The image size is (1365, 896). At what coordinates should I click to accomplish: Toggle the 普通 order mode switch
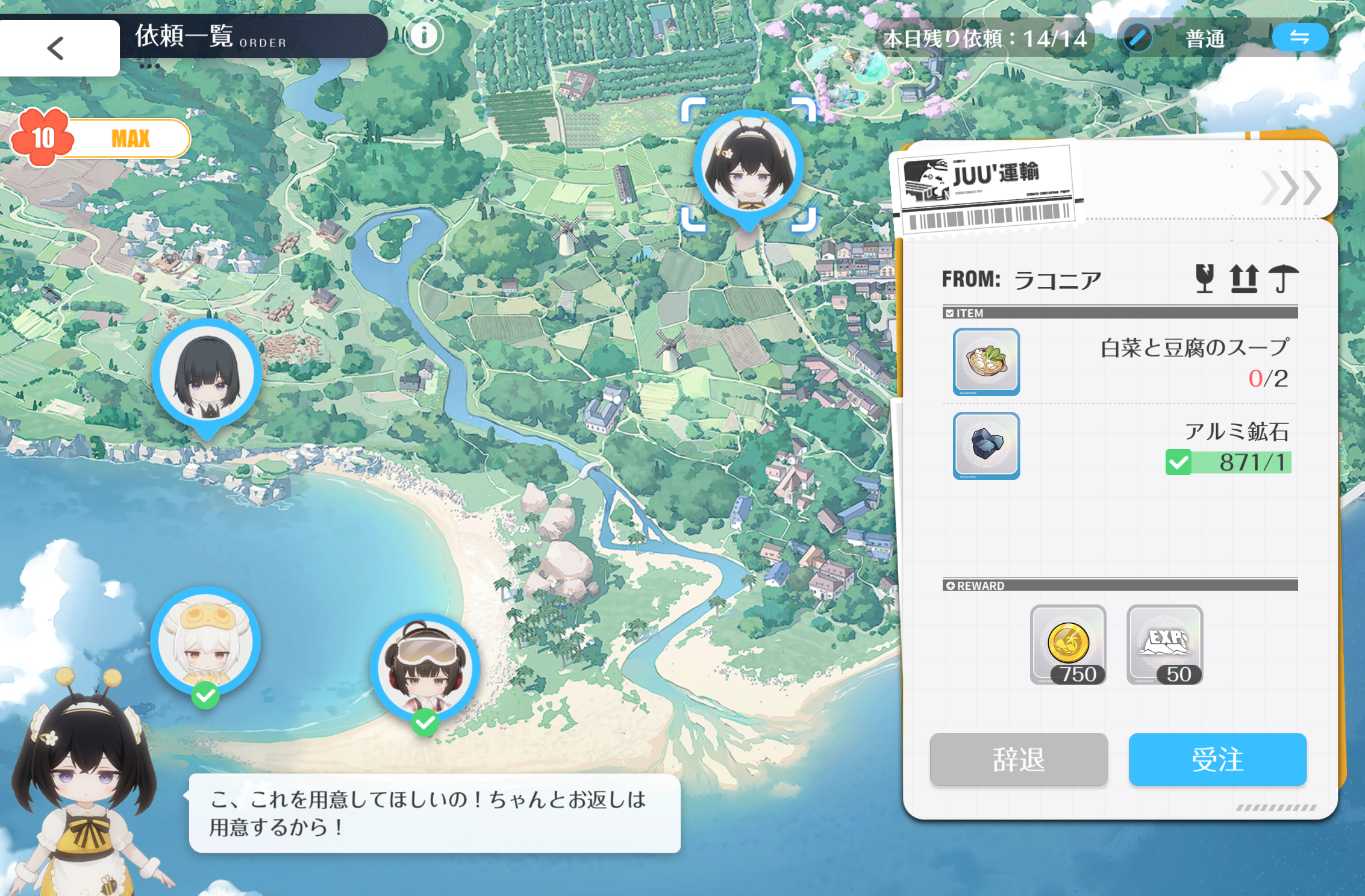(1299, 38)
